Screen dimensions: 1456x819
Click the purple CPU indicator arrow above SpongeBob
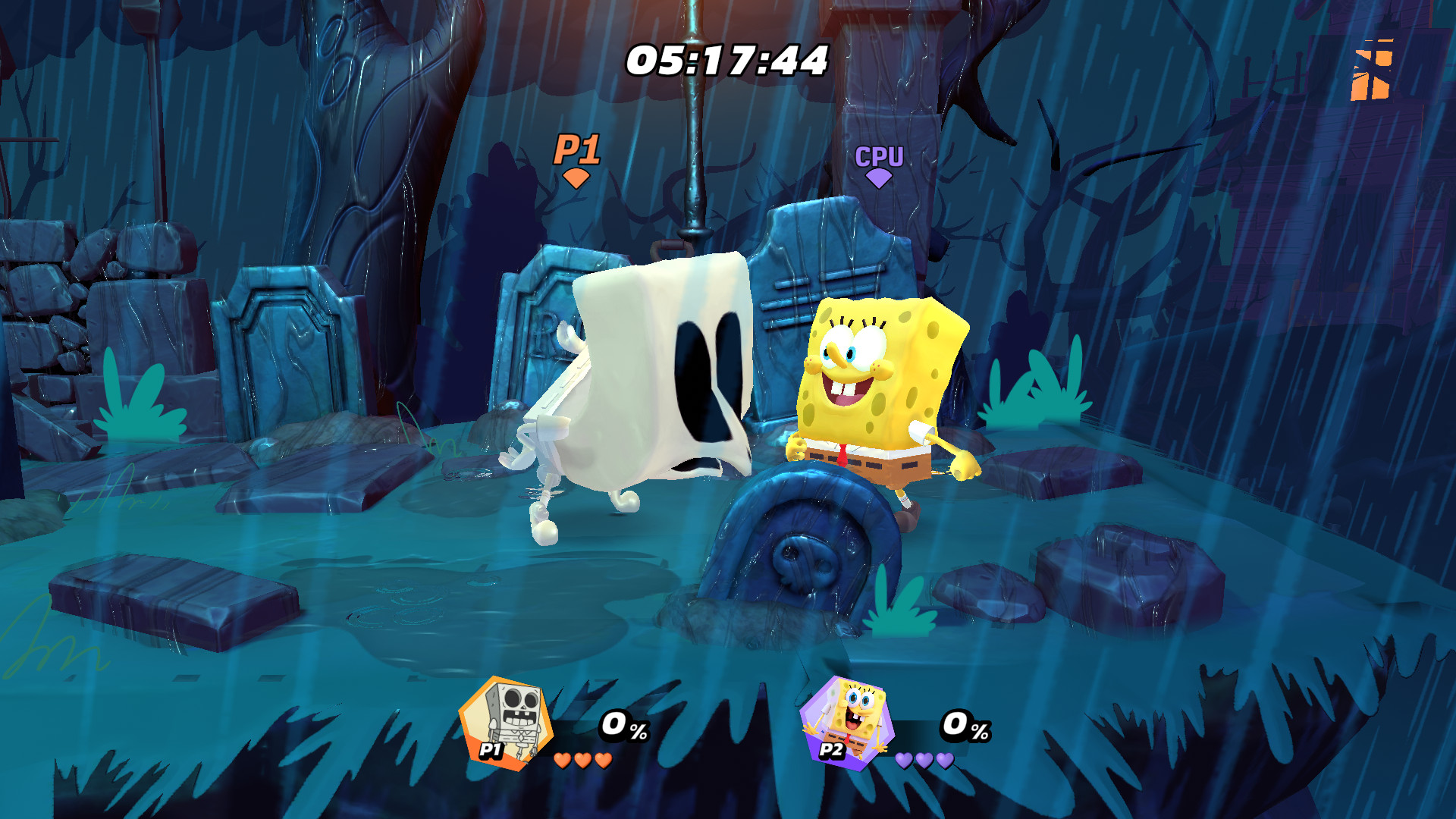877,177
